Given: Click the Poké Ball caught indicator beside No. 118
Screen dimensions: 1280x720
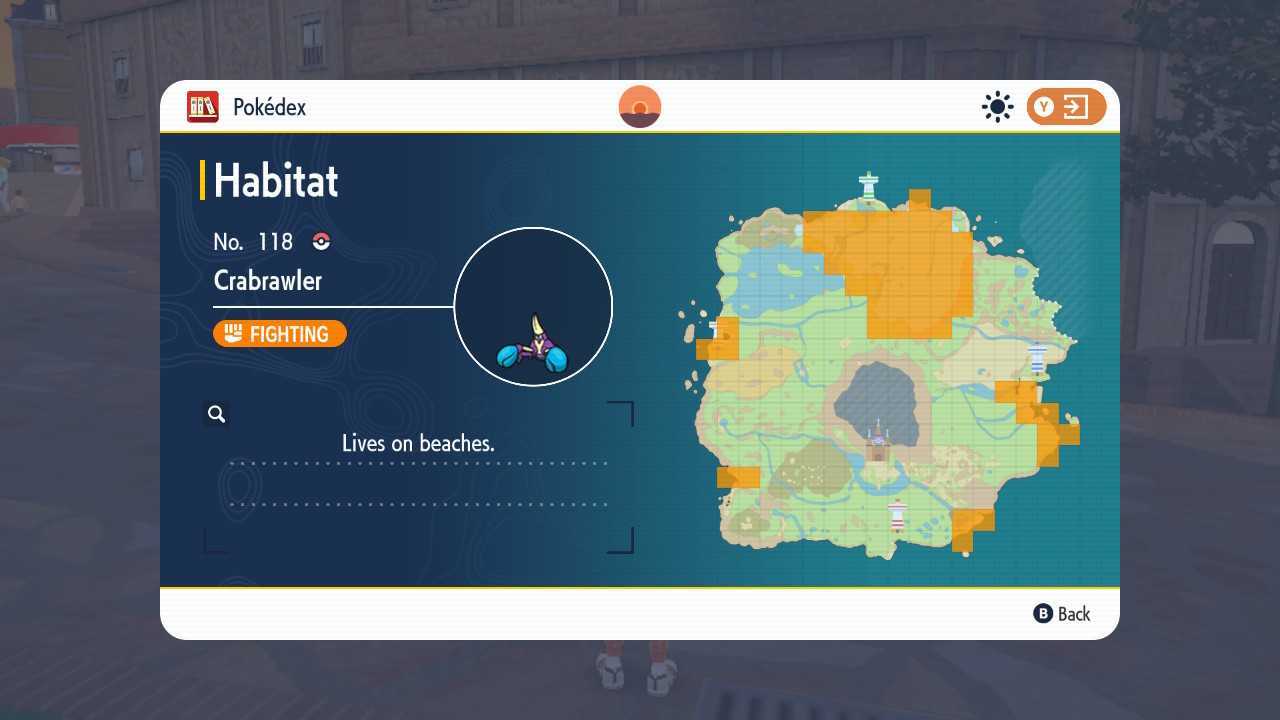Looking at the screenshot, I should pos(319,241).
